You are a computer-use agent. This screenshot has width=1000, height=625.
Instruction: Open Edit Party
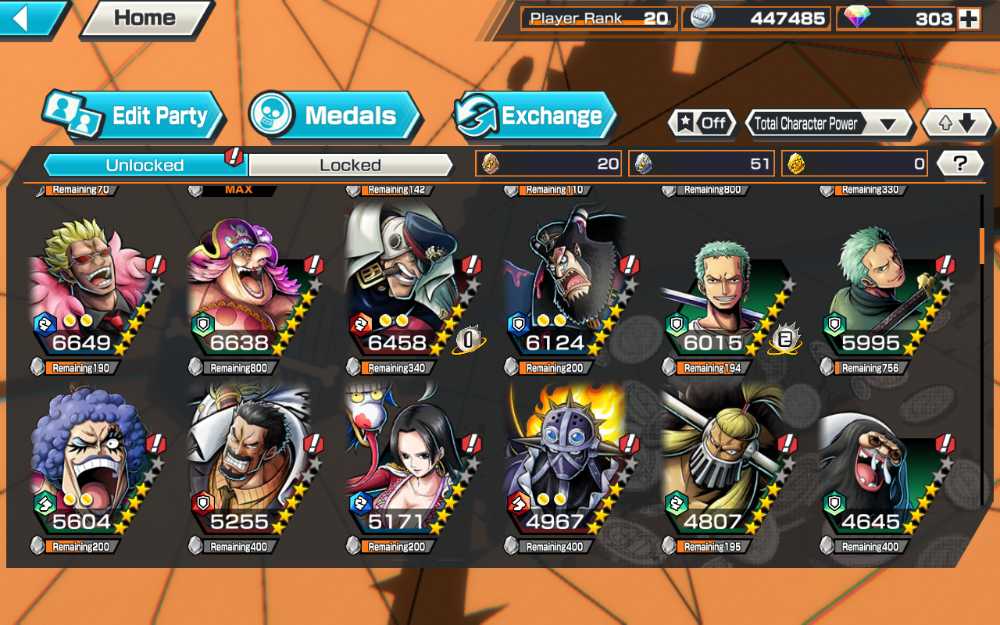(132, 115)
